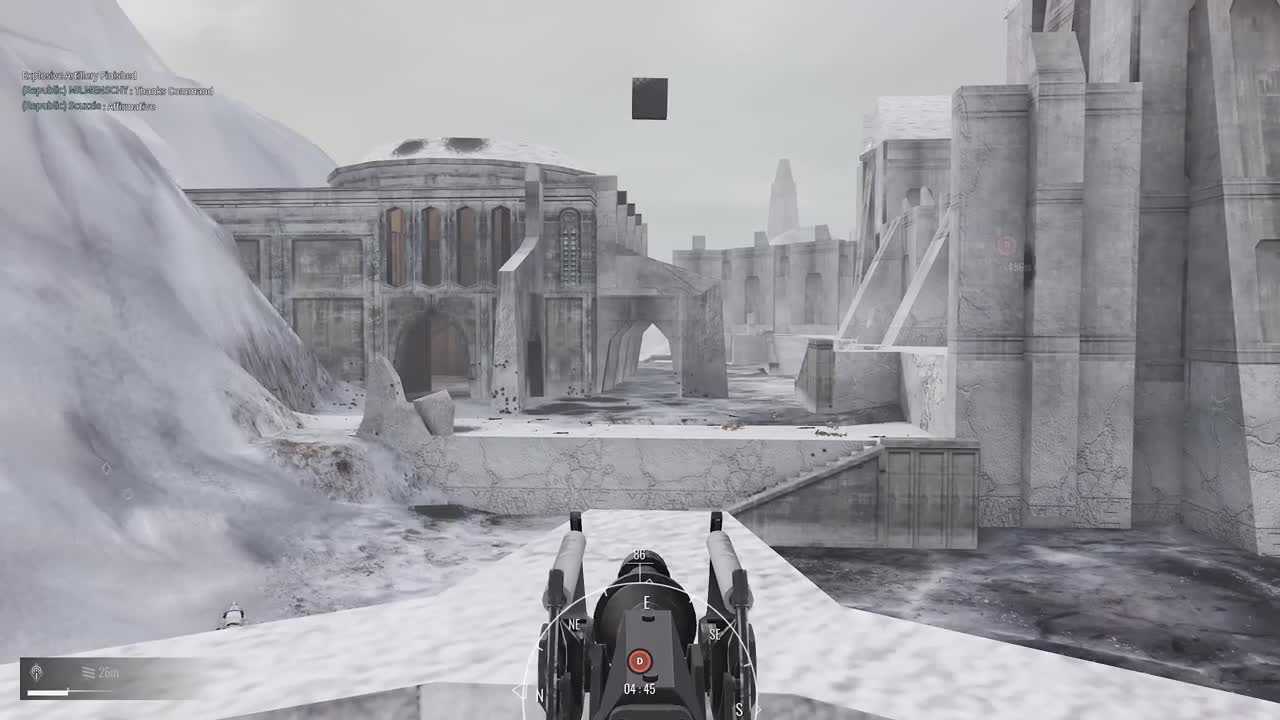Select the D objective capture marker

641,659
